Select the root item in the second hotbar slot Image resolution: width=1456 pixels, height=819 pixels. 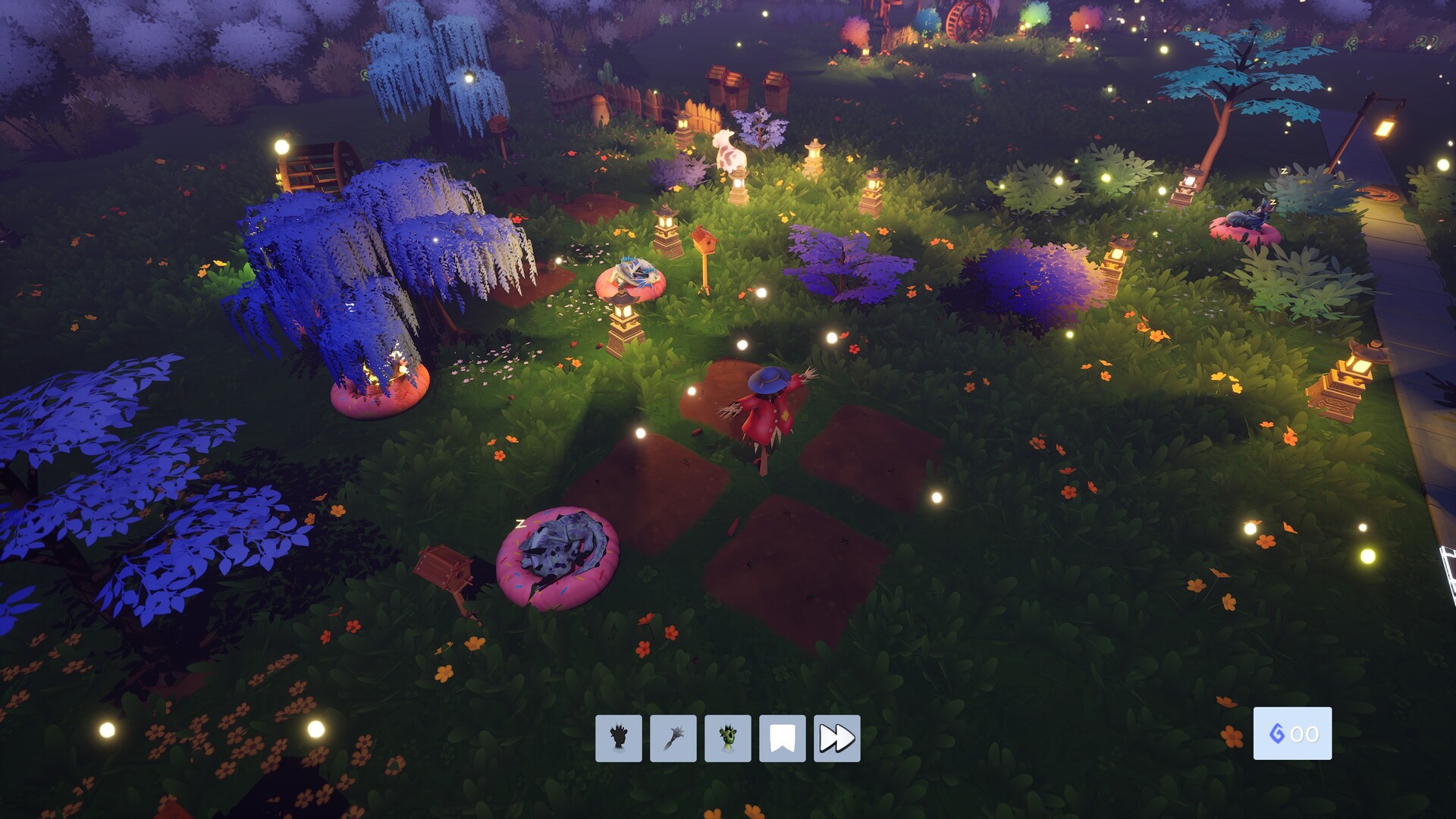672,736
